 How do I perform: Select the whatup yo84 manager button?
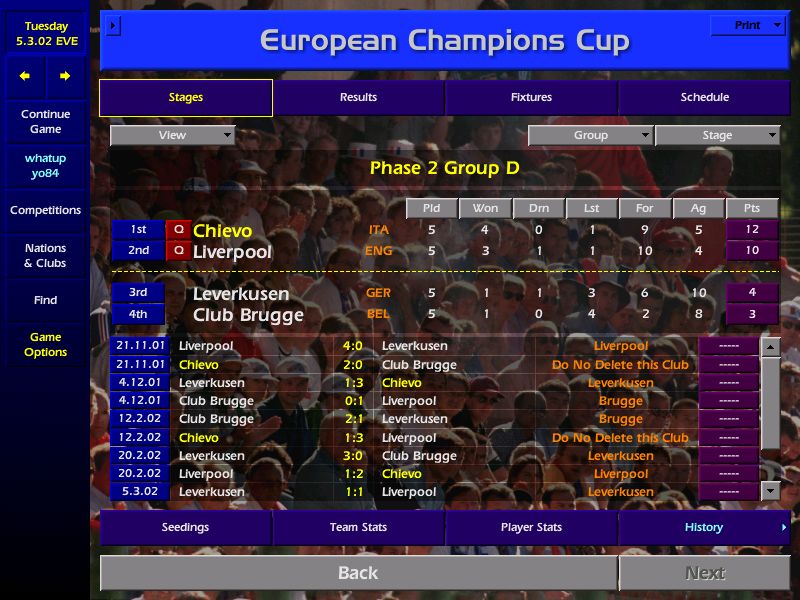point(45,166)
